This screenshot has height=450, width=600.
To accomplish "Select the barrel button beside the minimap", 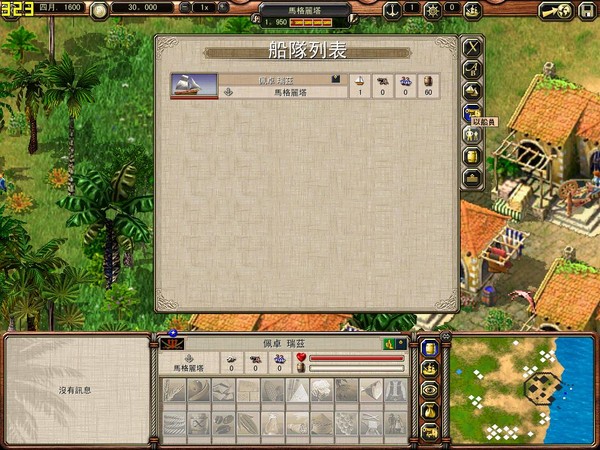I will tap(429, 348).
